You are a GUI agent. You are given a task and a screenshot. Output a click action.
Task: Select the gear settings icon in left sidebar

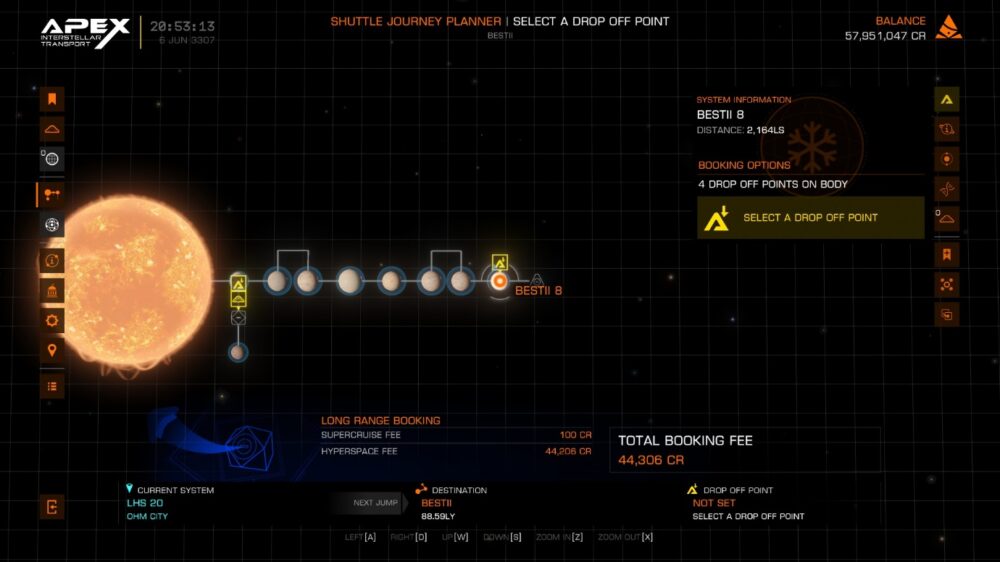tap(52, 321)
